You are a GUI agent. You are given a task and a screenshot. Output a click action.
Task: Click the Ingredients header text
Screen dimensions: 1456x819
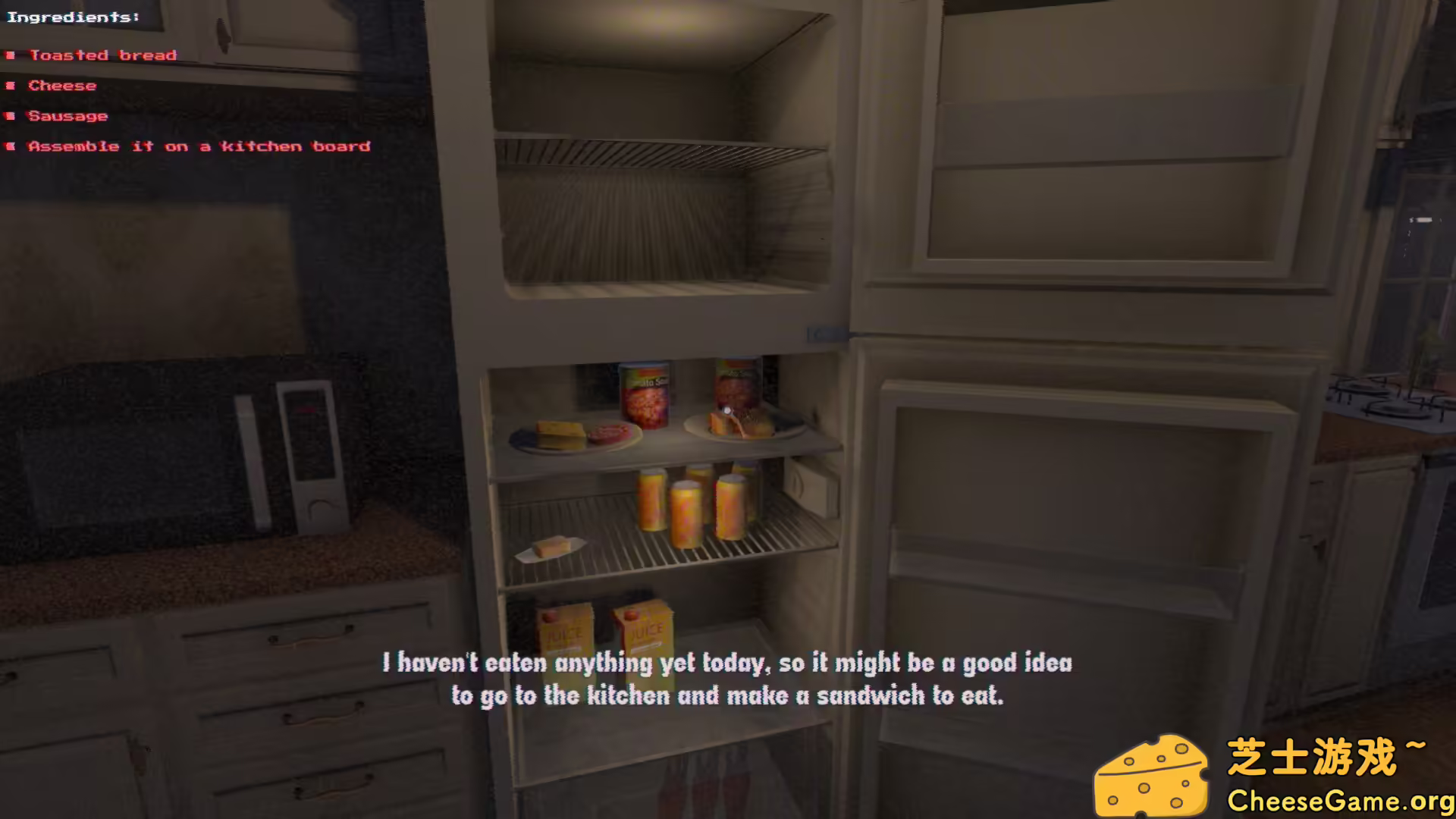point(73,16)
